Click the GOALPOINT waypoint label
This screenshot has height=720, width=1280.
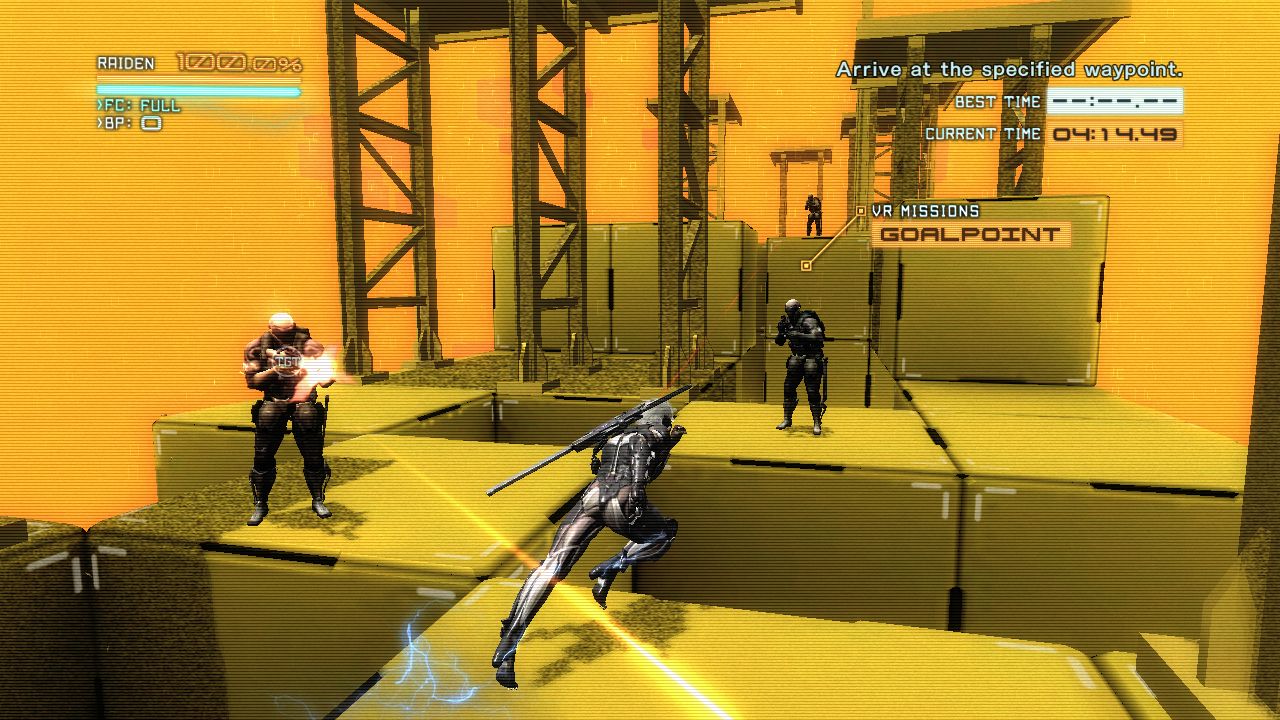pos(969,235)
